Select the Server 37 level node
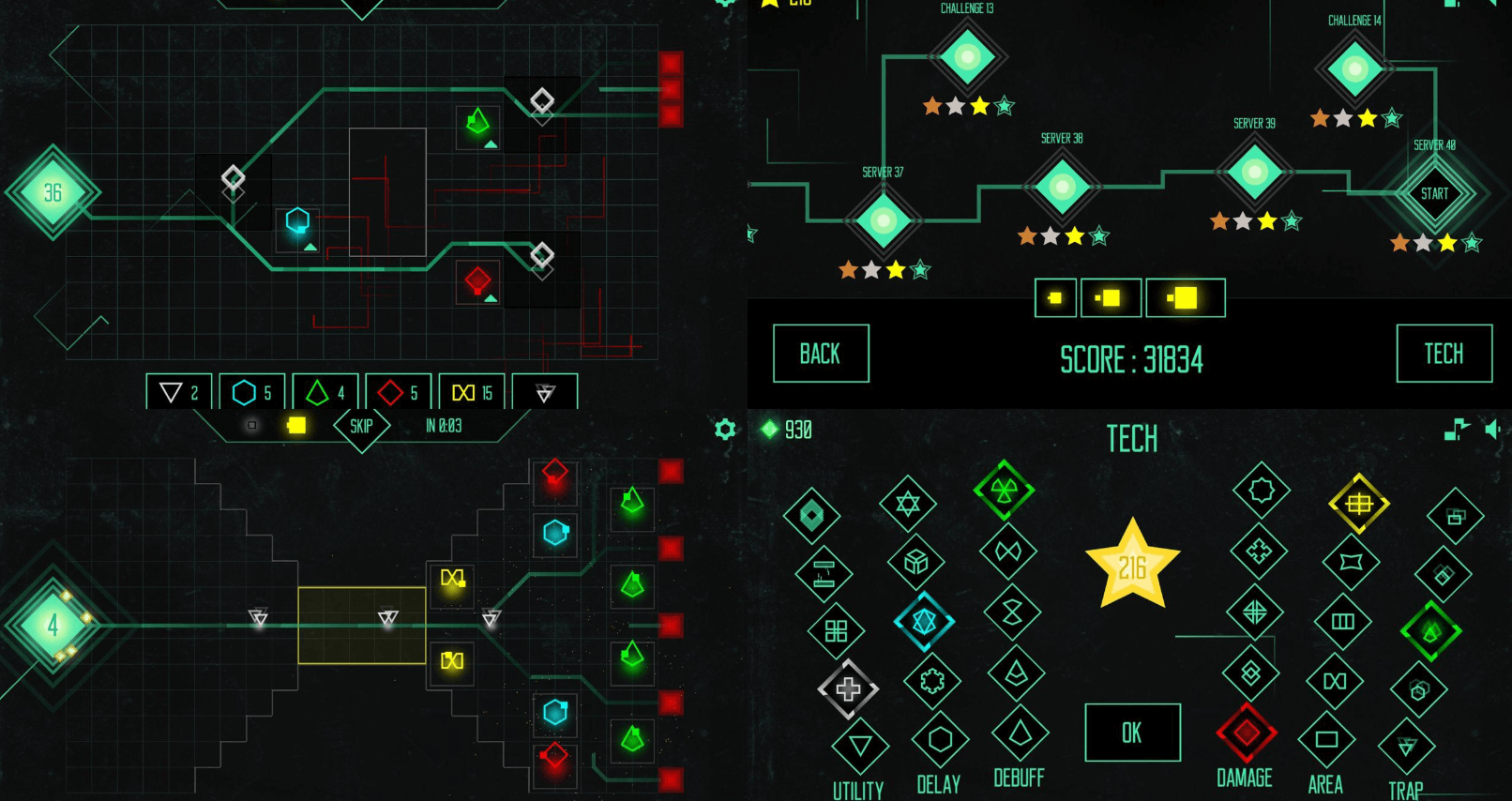Image resolution: width=1512 pixels, height=801 pixels. pyautogui.click(x=884, y=220)
